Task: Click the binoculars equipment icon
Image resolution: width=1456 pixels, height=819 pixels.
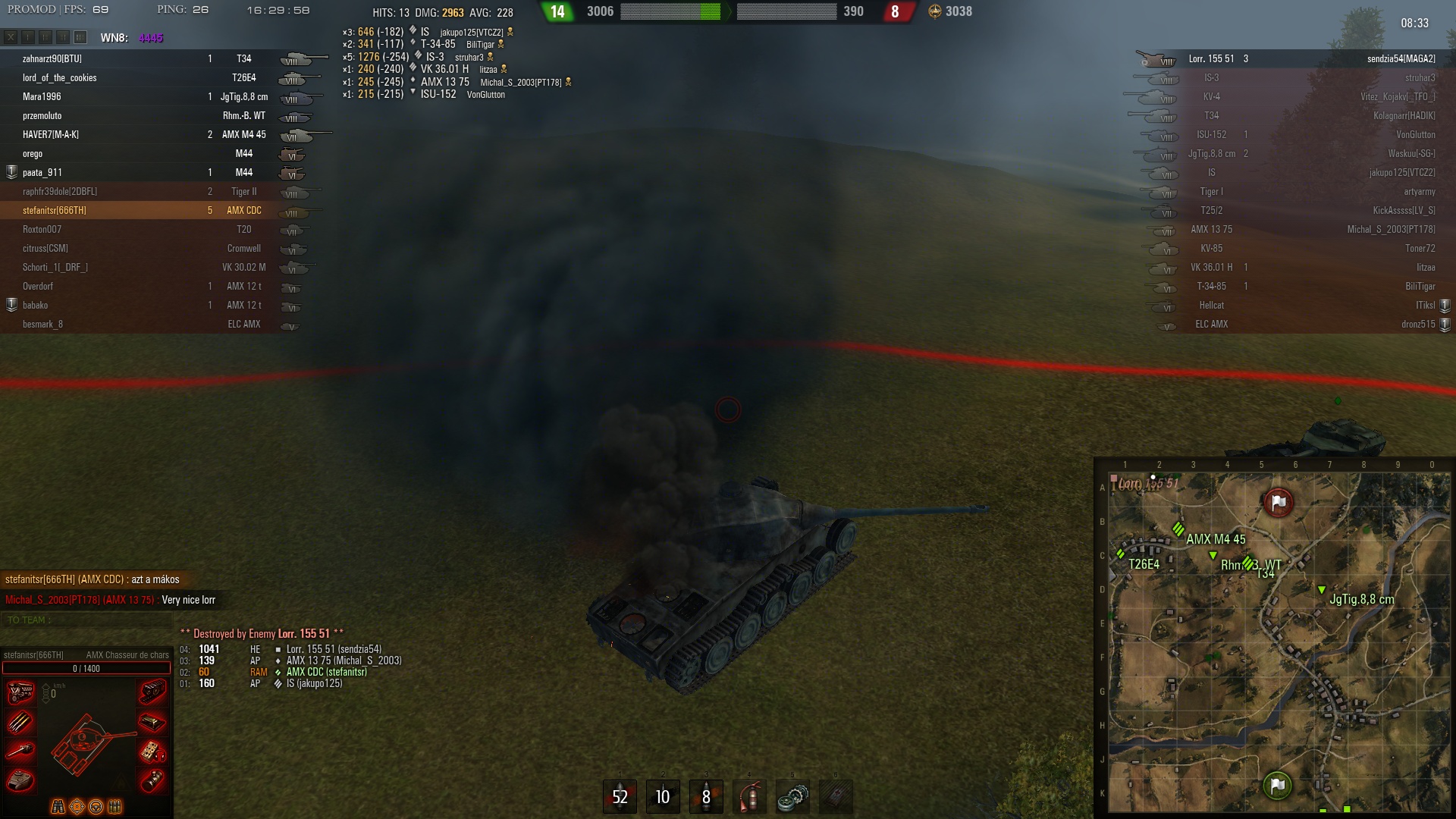Action: (x=58, y=806)
